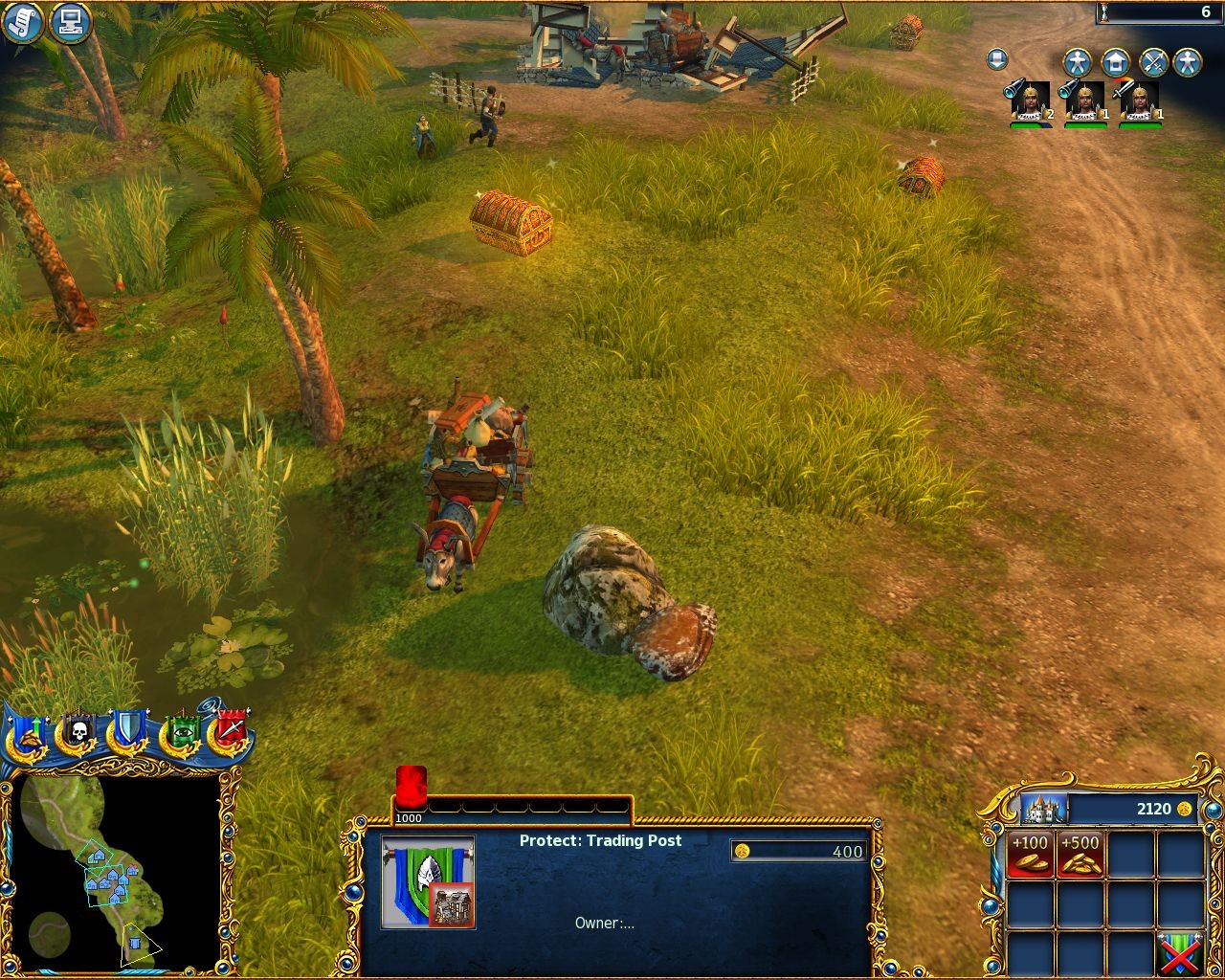Click the Protect Trading Post flag portrait
Viewport: 1225px width, 980px height.
(x=428, y=882)
